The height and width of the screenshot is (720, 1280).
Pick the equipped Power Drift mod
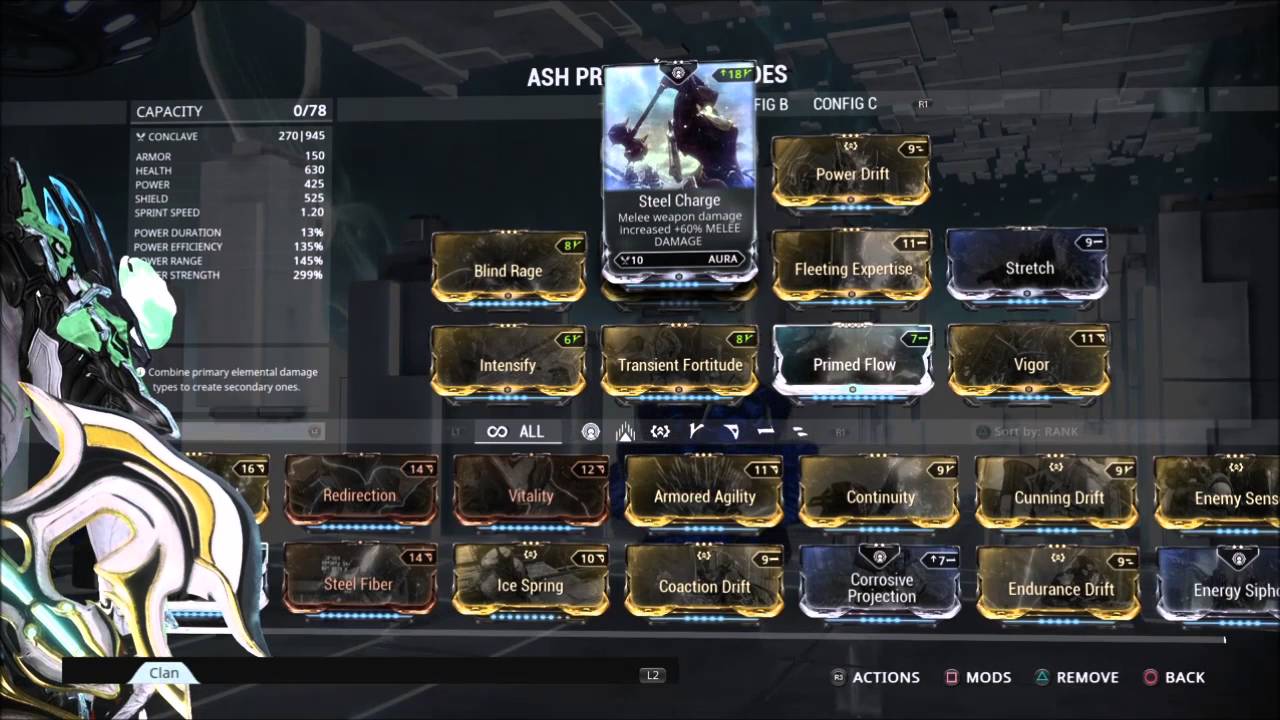click(851, 172)
